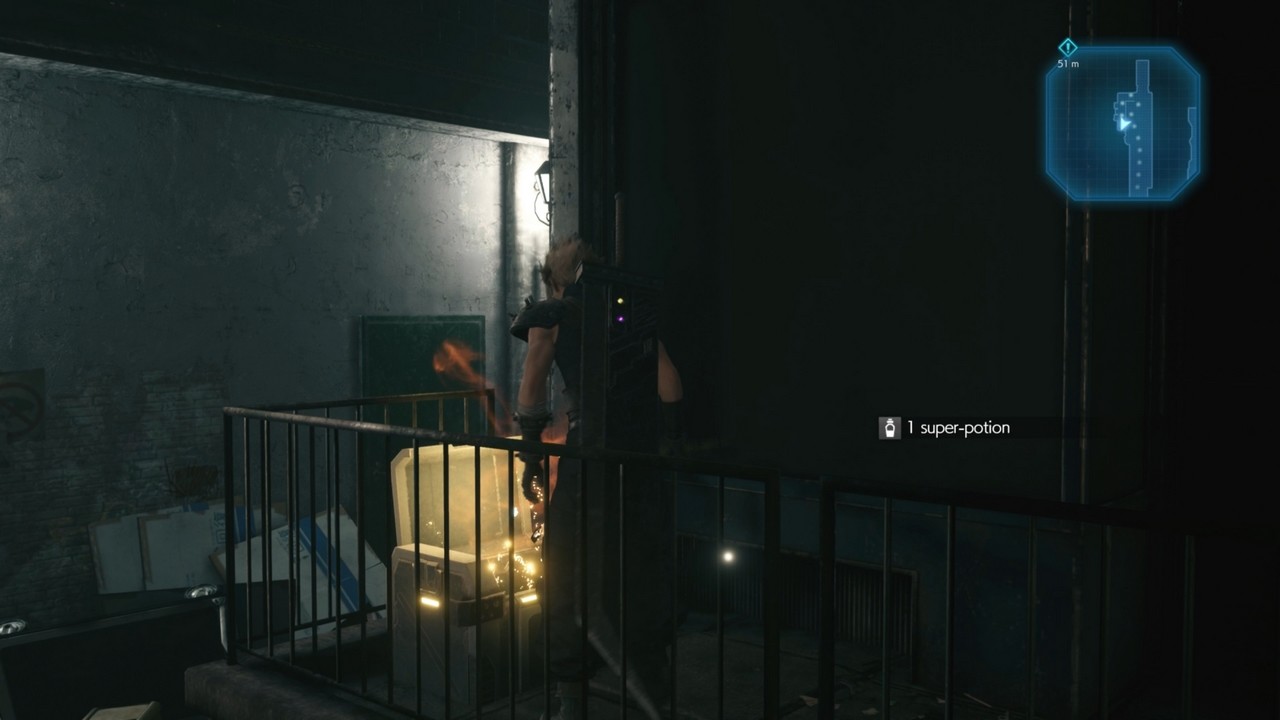The image size is (1280, 720).
Task: Click the super-potion bottle icon
Action: point(889,426)
